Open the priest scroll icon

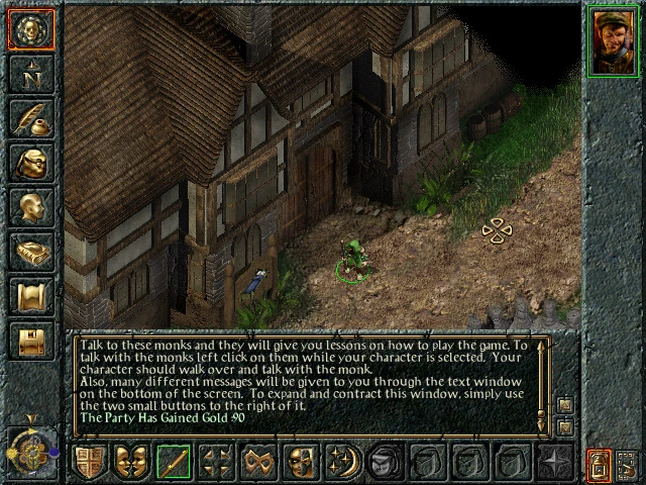[30, 296]
